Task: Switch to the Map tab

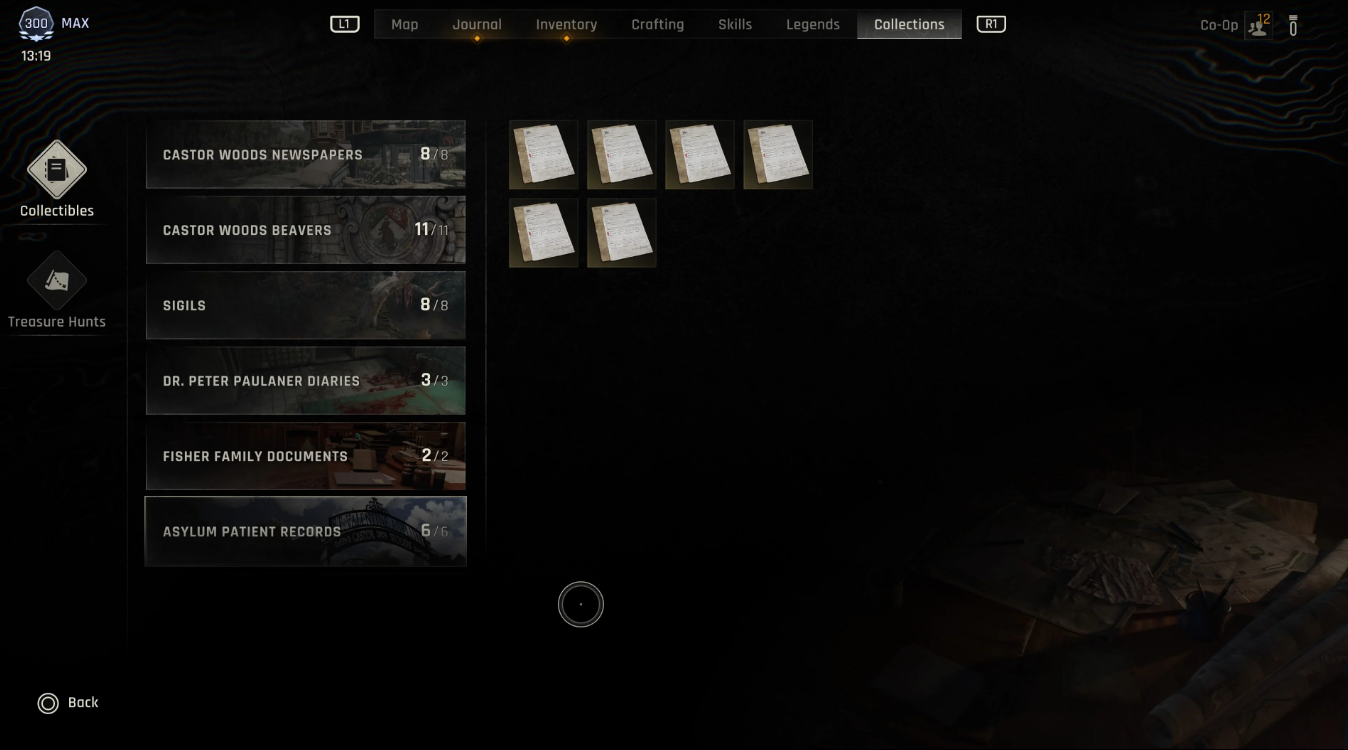Action: [404, 24]
